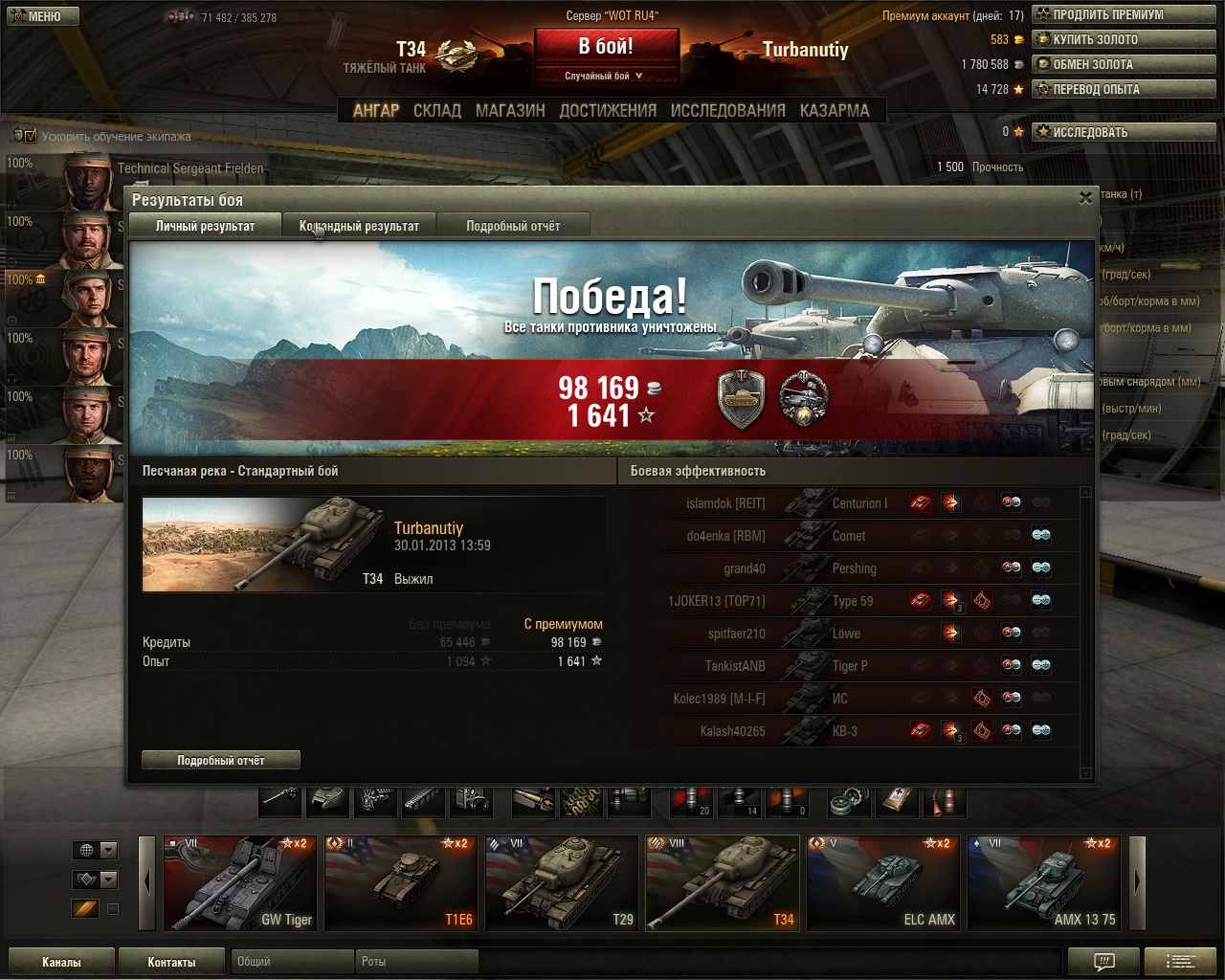Open the ИССЛЕДОВАНИЯ tech tree

coord(727,111)
